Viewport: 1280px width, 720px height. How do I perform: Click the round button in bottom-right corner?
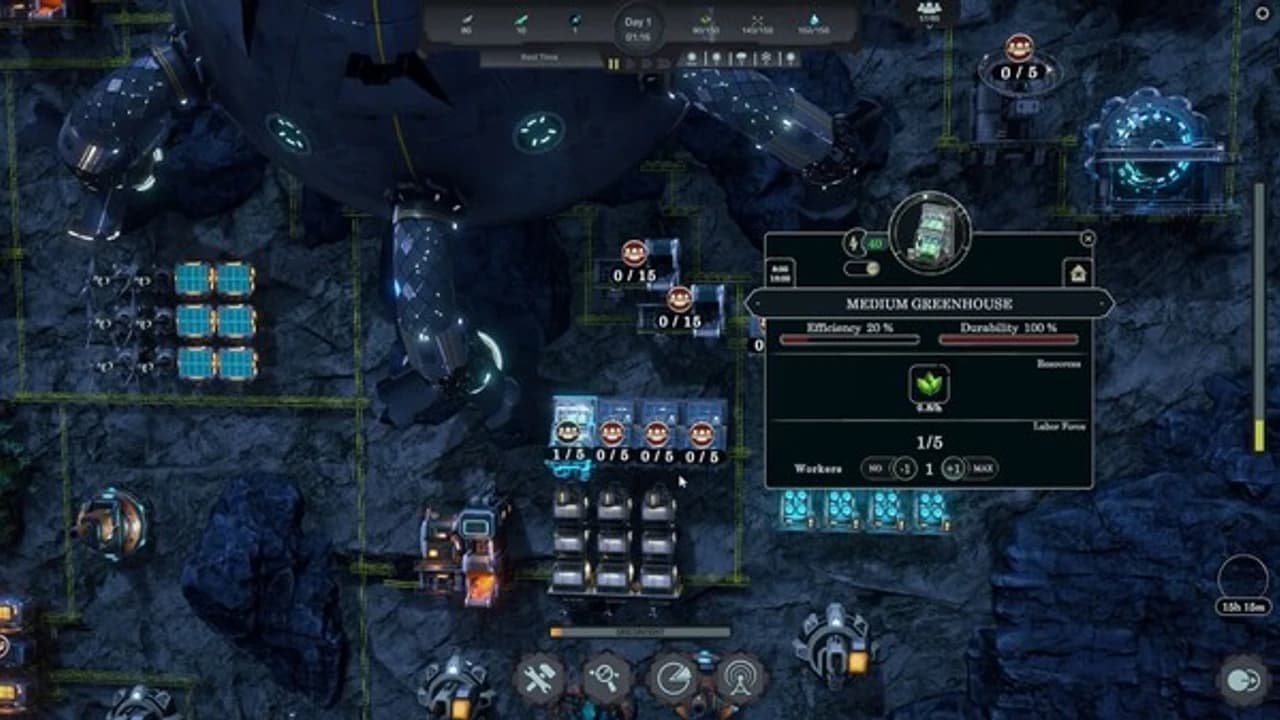coord(1244,682)
